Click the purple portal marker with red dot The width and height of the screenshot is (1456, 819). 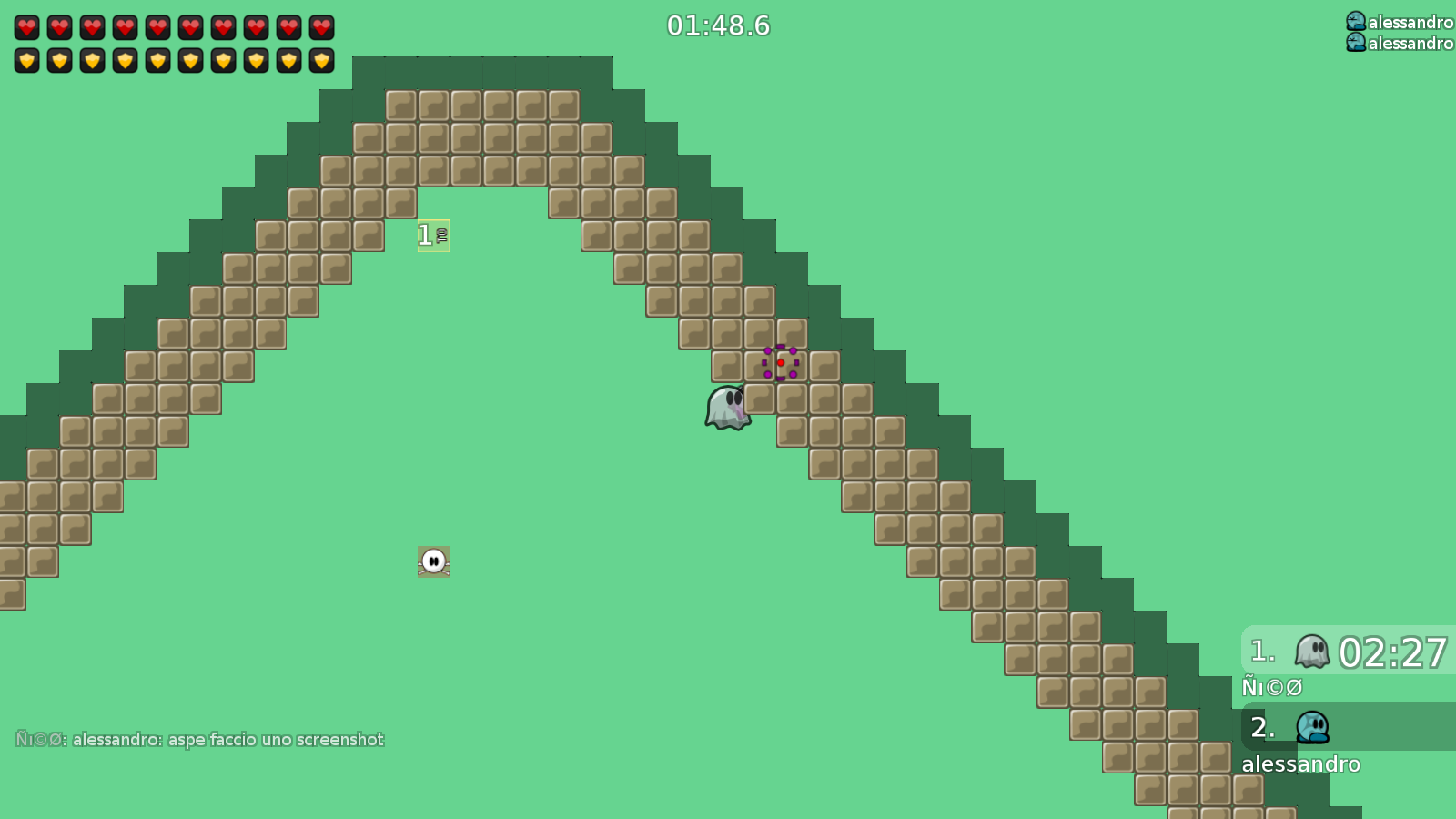pos(781,363)
